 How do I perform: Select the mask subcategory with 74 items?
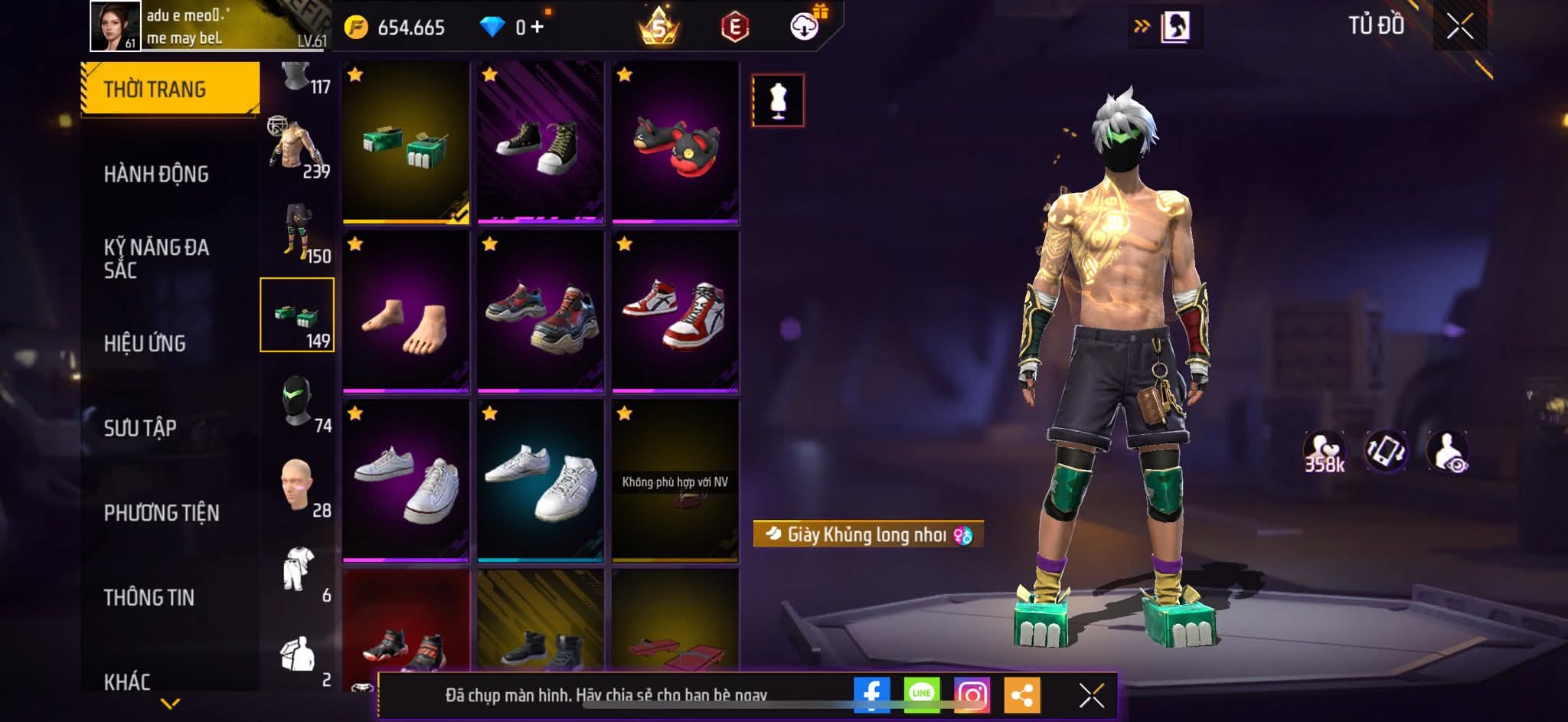(x=298, y=400)
